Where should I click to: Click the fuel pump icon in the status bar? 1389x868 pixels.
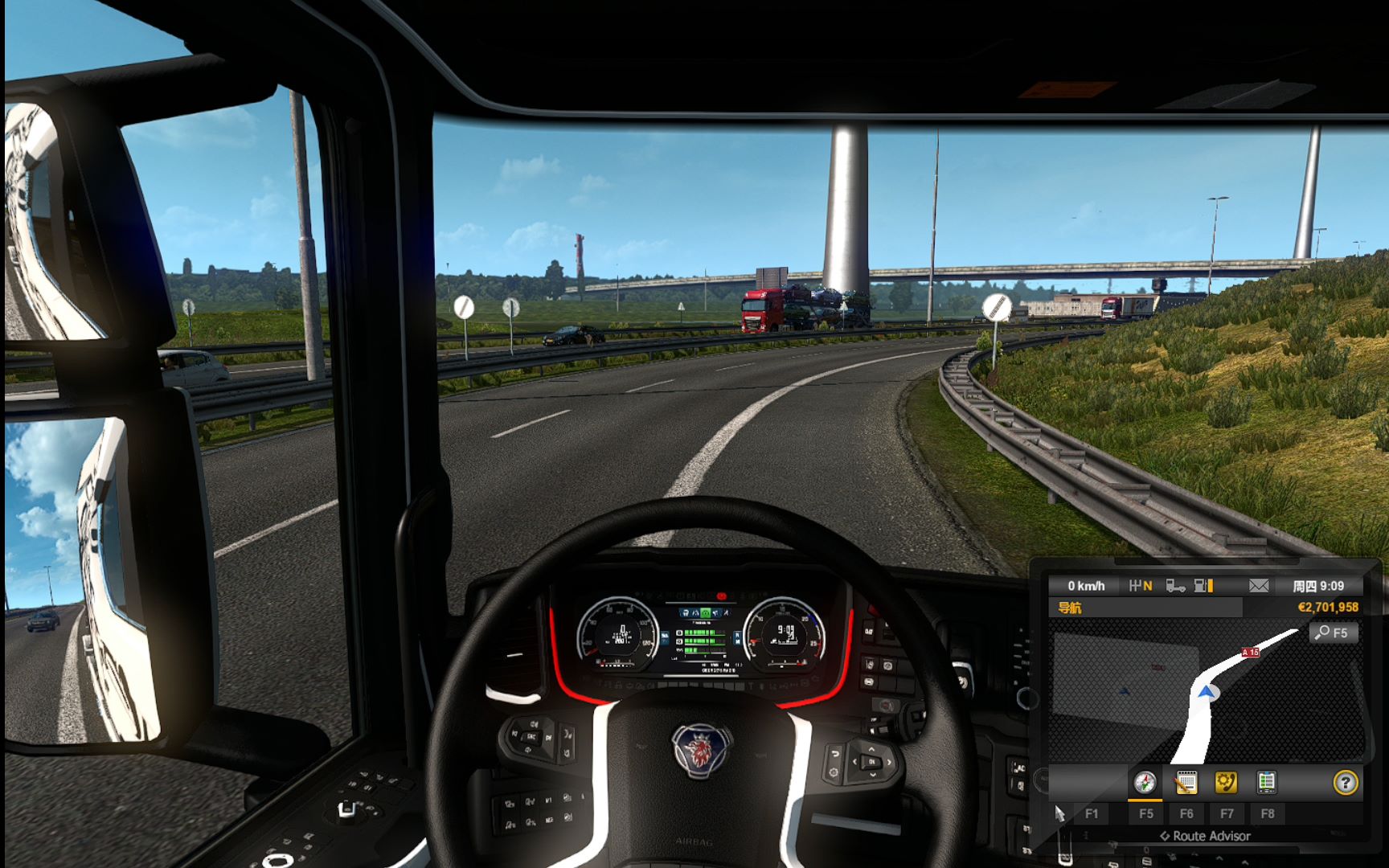coord(1199,587)
